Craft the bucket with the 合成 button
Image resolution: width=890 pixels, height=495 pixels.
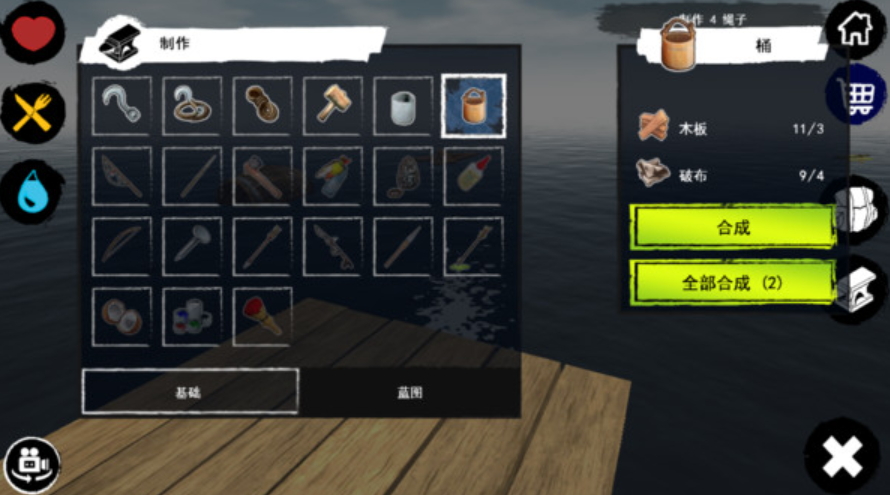coord(732,227)
